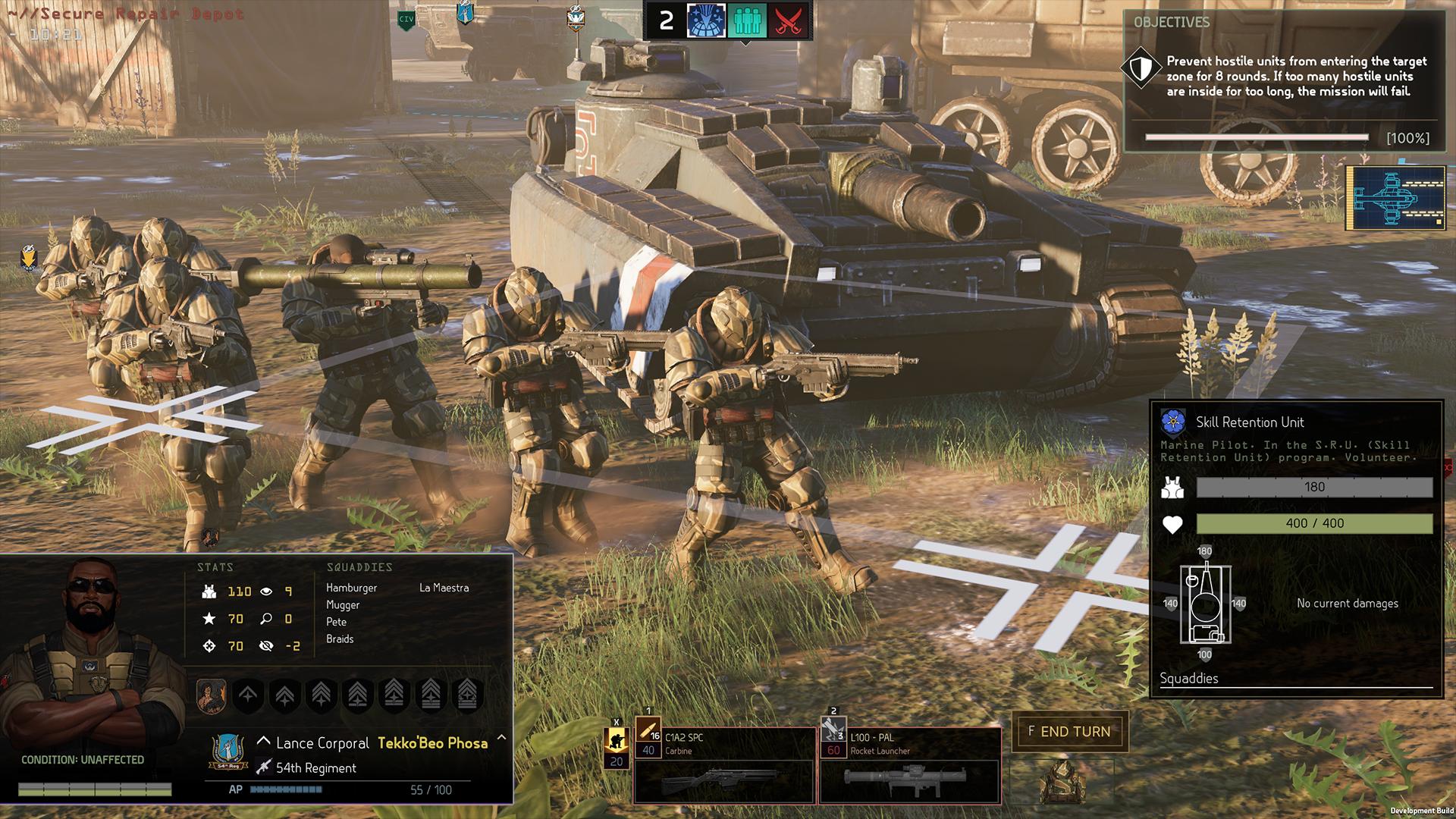This screenshot has height=819, width=1456.
Task: Click the L100 rocket launcher charge icon
Action: [834, 728]
